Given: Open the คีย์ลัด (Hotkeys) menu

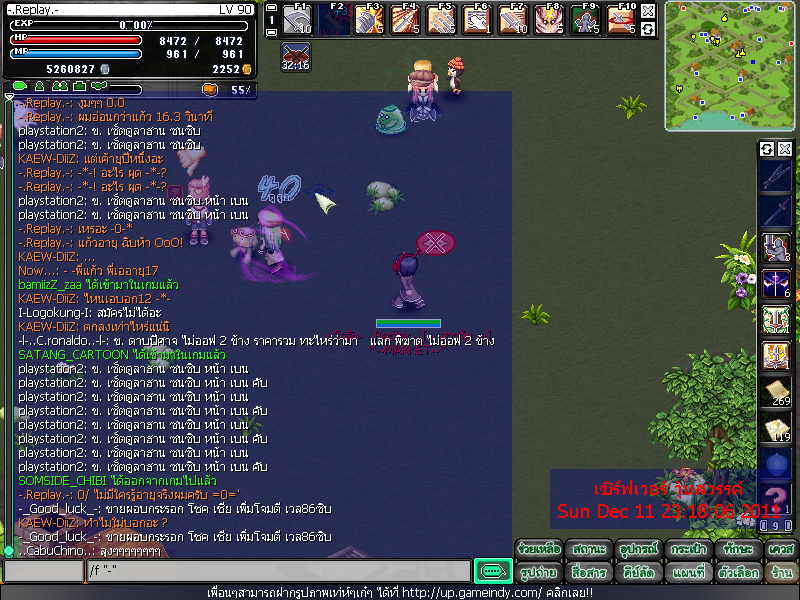Looking at the screenshot, I should pos(636,573).
